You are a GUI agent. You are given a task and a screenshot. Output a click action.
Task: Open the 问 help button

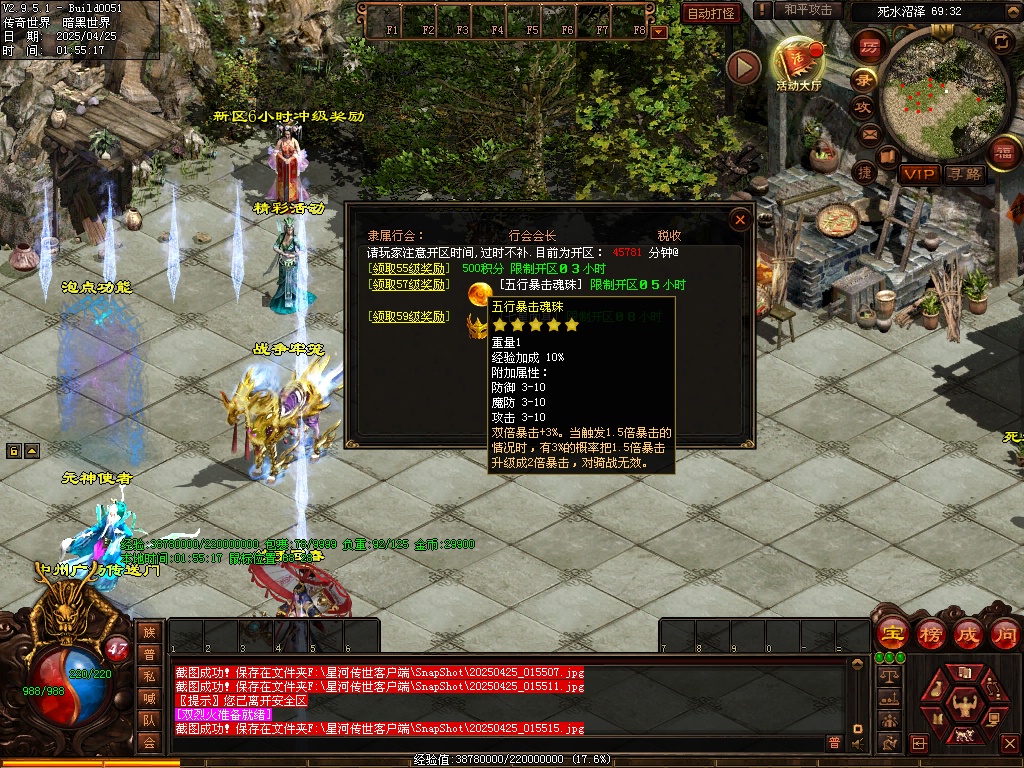pos(1004,633)
